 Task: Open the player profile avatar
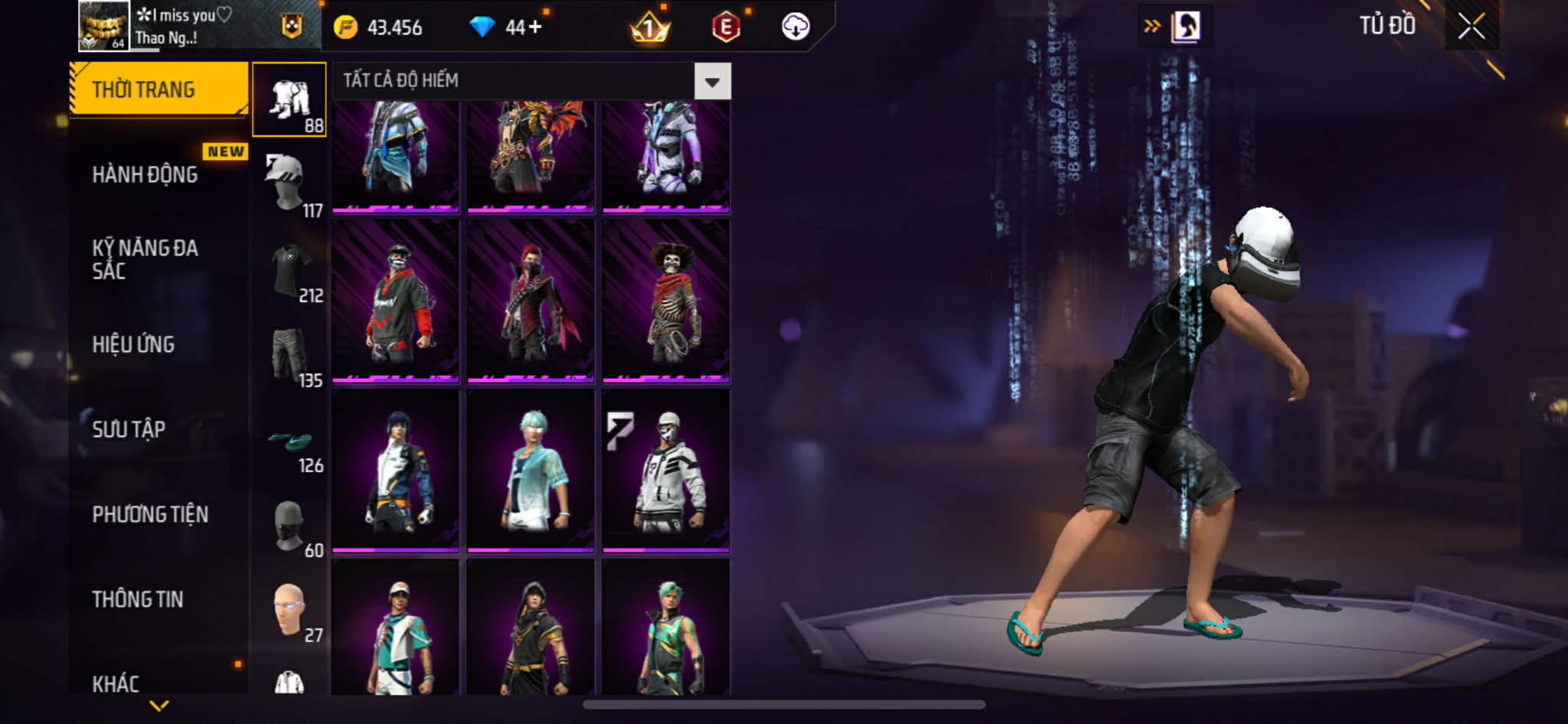point(103,26)
